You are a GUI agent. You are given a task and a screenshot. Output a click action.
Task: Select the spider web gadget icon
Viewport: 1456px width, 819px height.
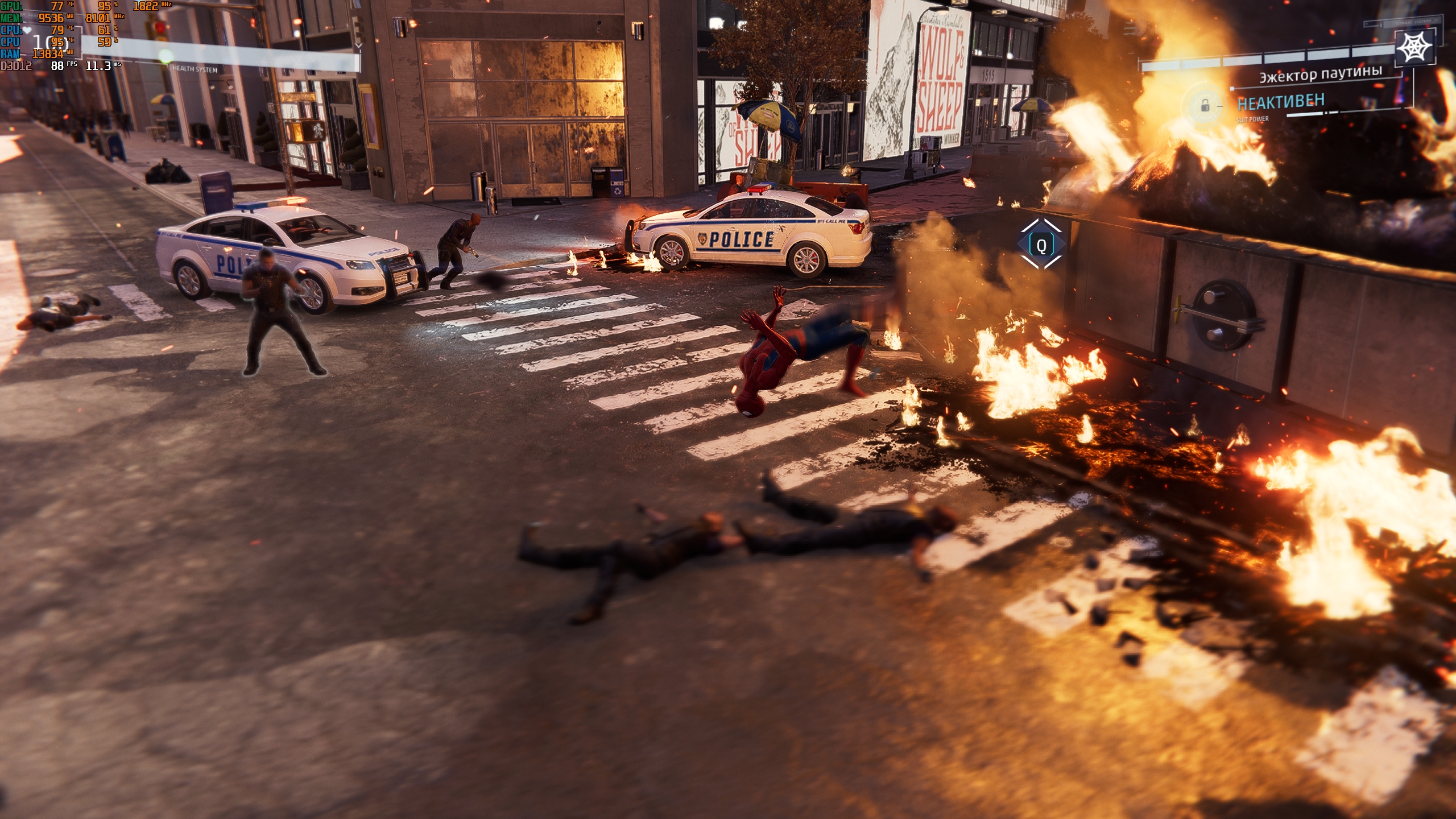(1415, 47)
